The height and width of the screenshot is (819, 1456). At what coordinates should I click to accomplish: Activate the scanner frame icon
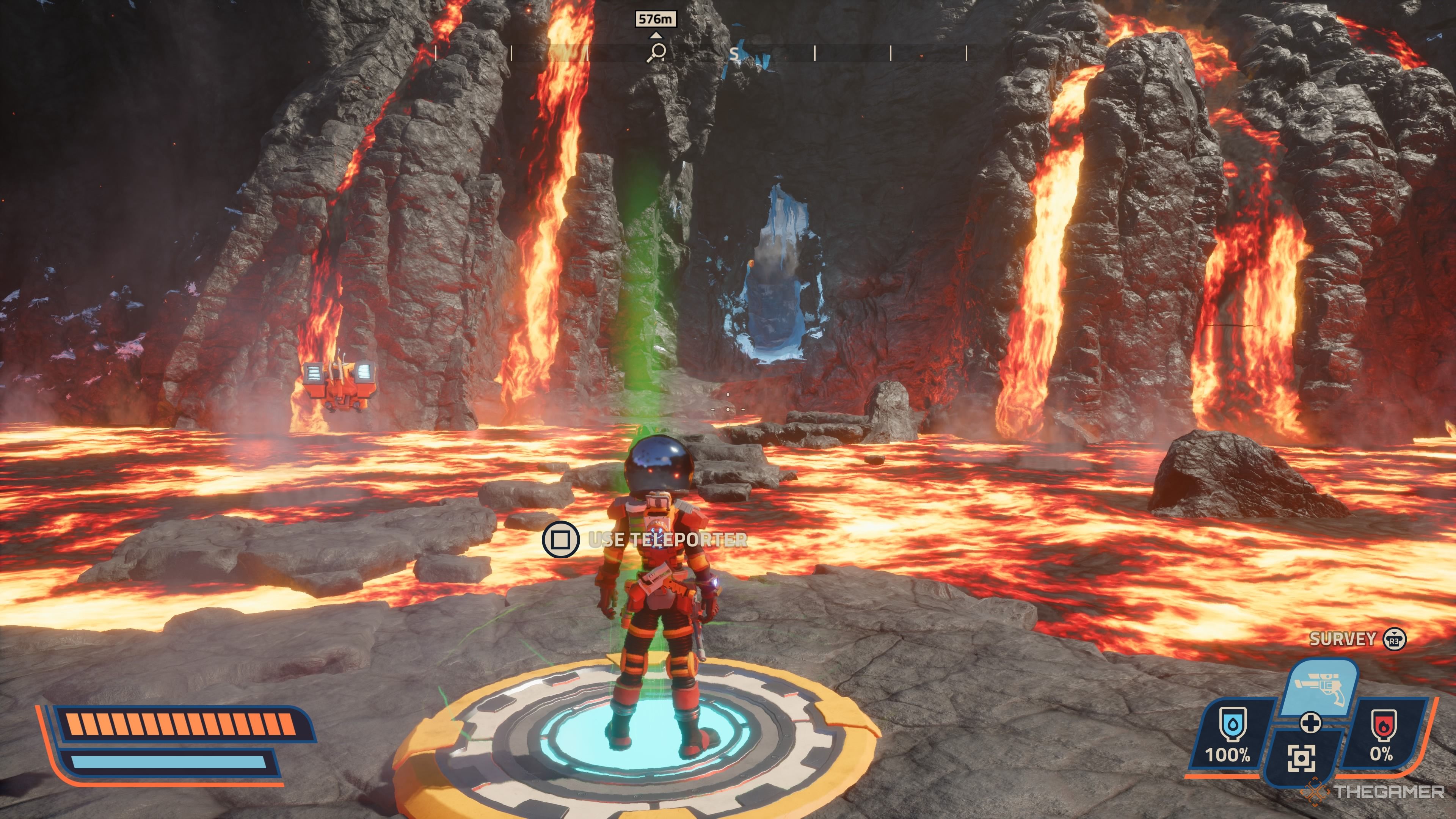[1301, 758]
